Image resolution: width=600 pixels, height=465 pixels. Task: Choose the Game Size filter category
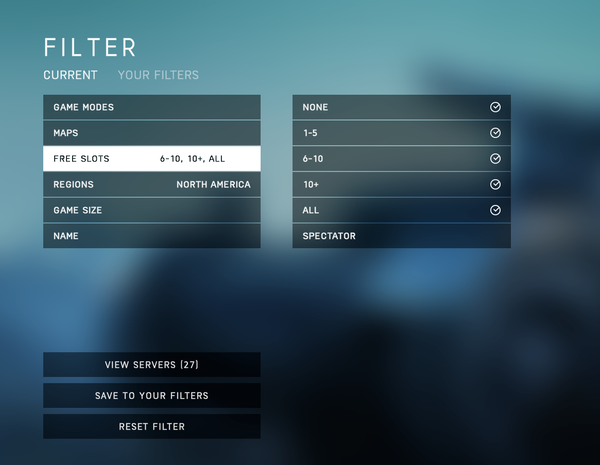click(x=151, y=211)
